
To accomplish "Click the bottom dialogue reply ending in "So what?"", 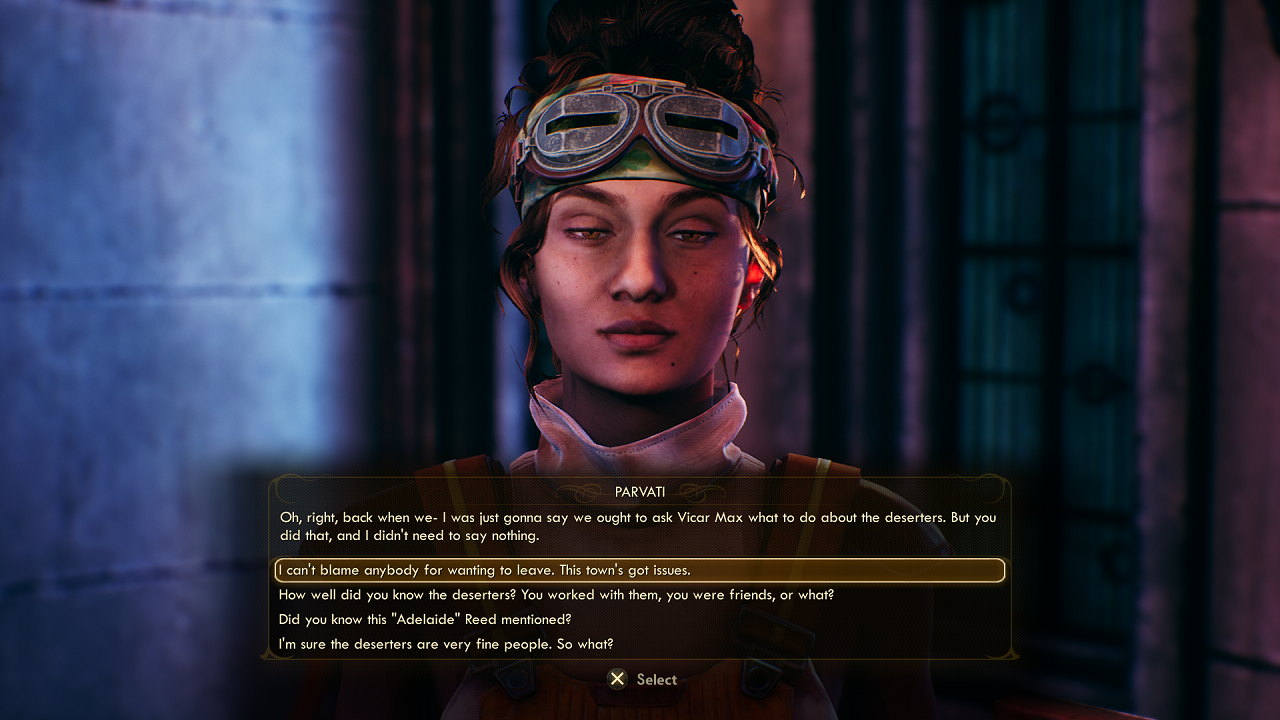I will [446, 644].
